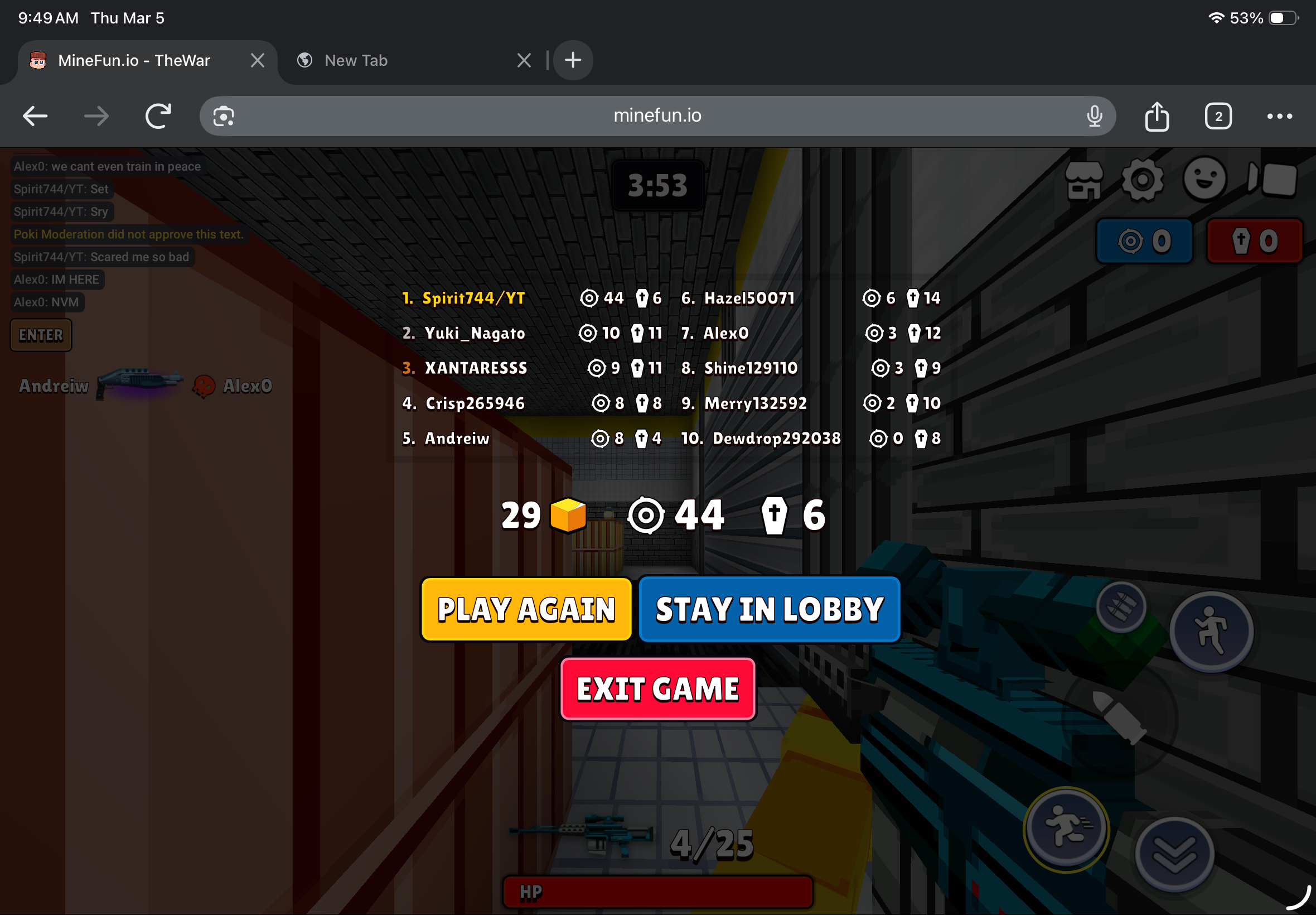Image resolution: width=1316 pixels, height=915 pixels.
Task: Tap the reload ammo bullets button
Action: (x=1121, y=607)
